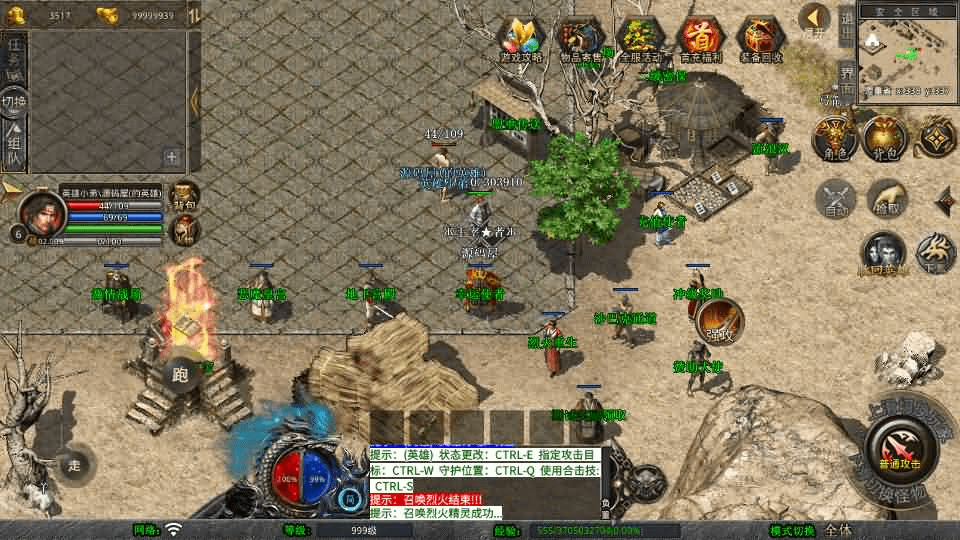Click the plus button in the quest panel
This screenshot has height=540, width=960.
(x=172, y=156)
